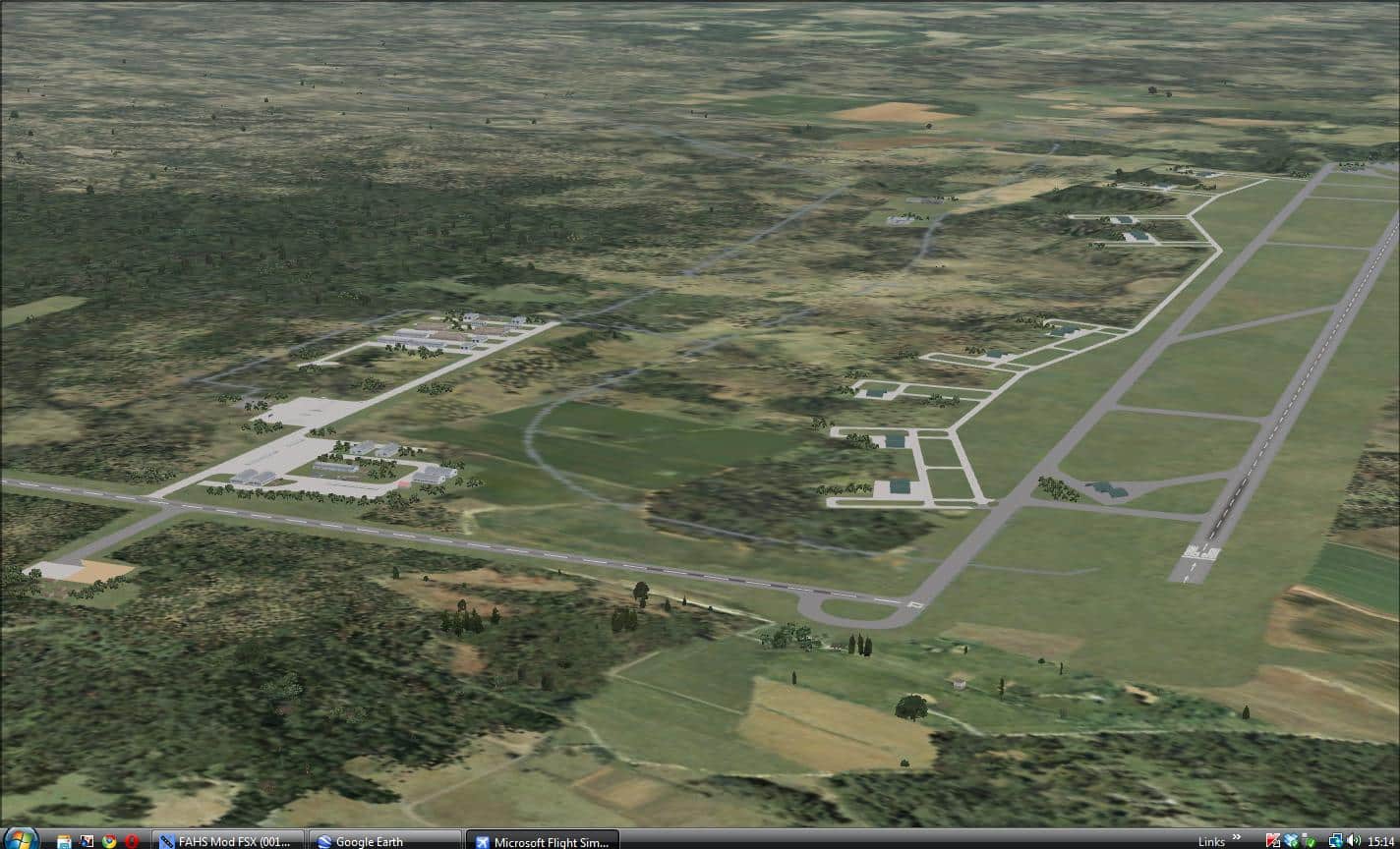Open Opera browser from Quick Launch
Viewport: 1400px width, 849px height.
[x=130, y=840]
